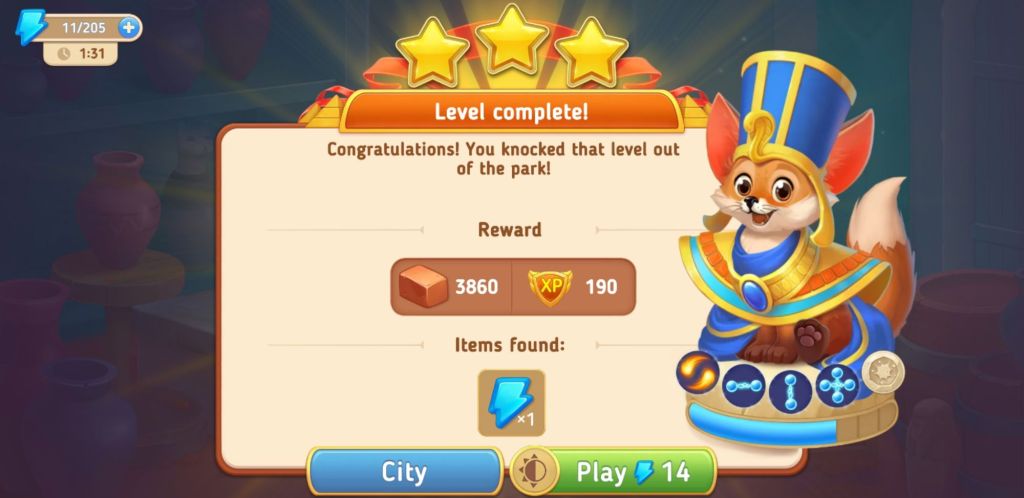Play next level for 14 energy
Image resolution: width=1024 pixels, height=498 pixels.
click(631, 472)
